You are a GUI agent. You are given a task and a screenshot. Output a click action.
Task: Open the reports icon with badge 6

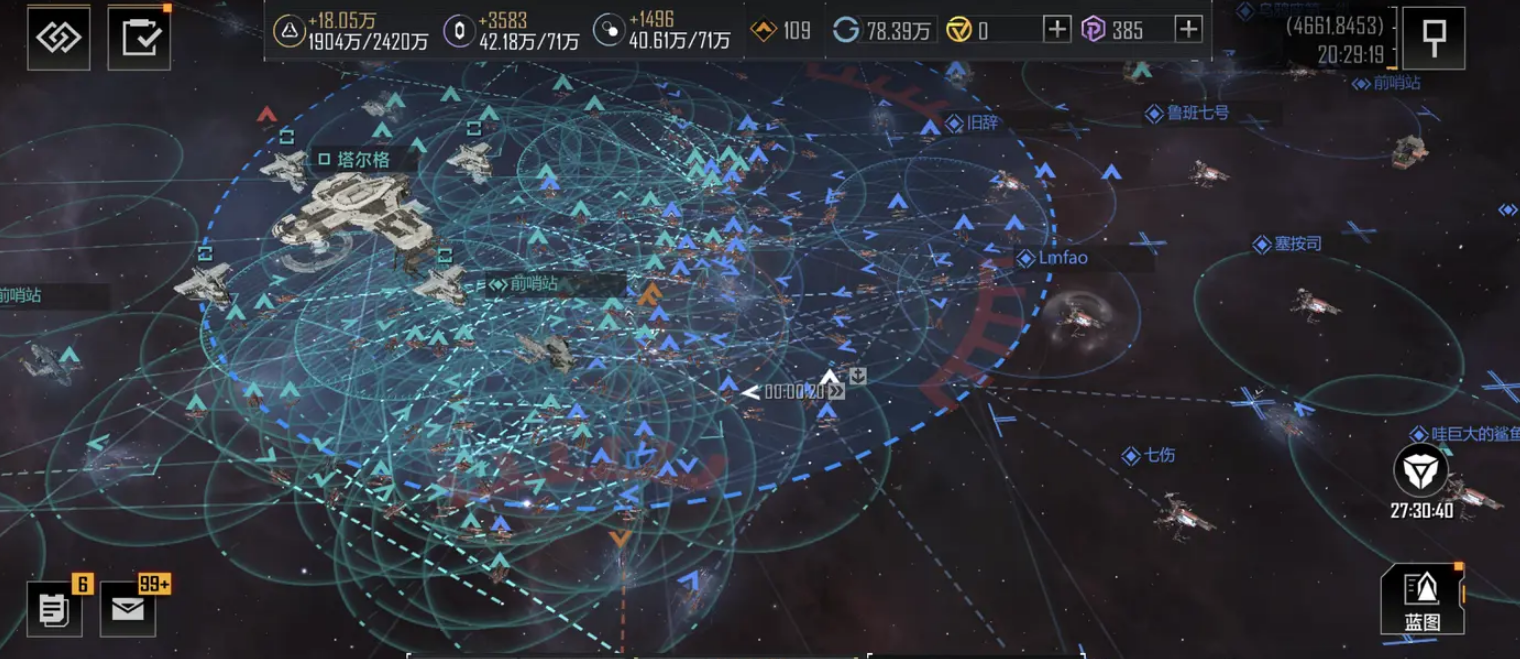point(54,608)
